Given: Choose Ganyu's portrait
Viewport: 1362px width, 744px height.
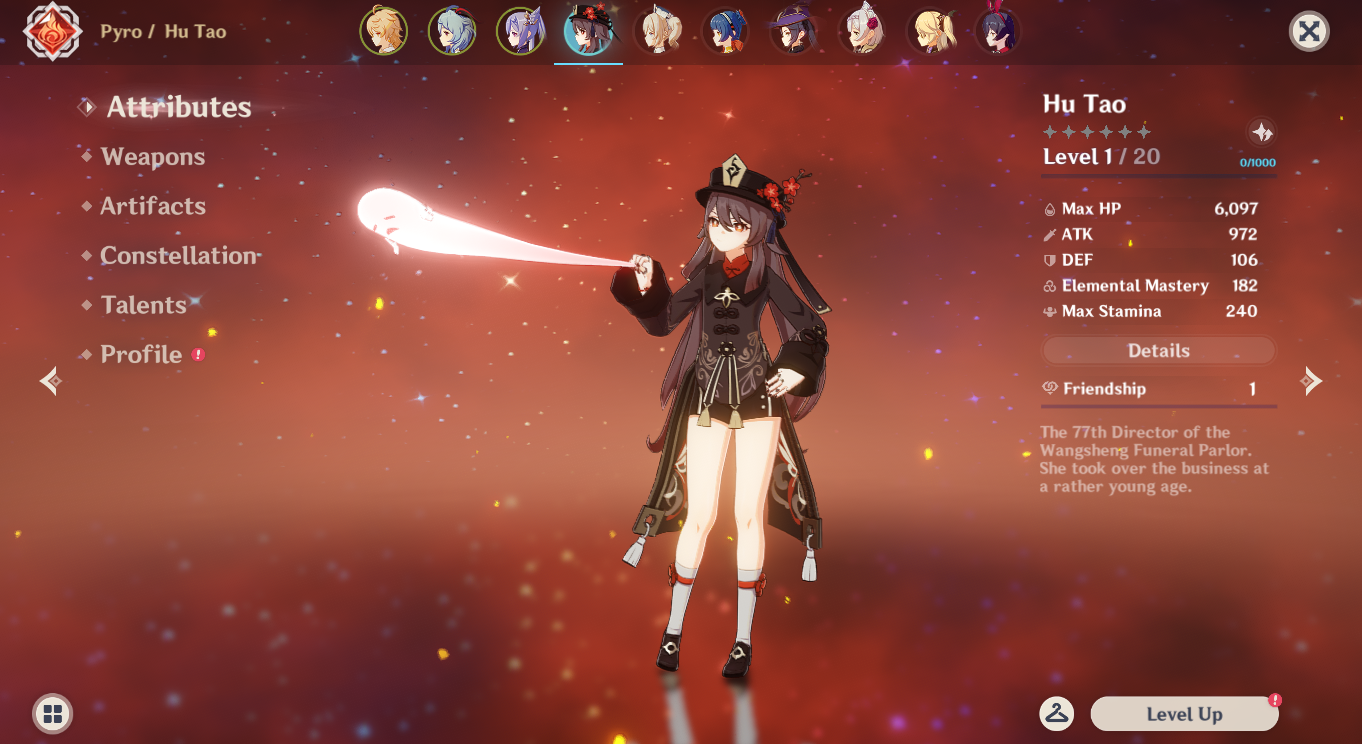Looking at the screenshot, I should (452, 31).
